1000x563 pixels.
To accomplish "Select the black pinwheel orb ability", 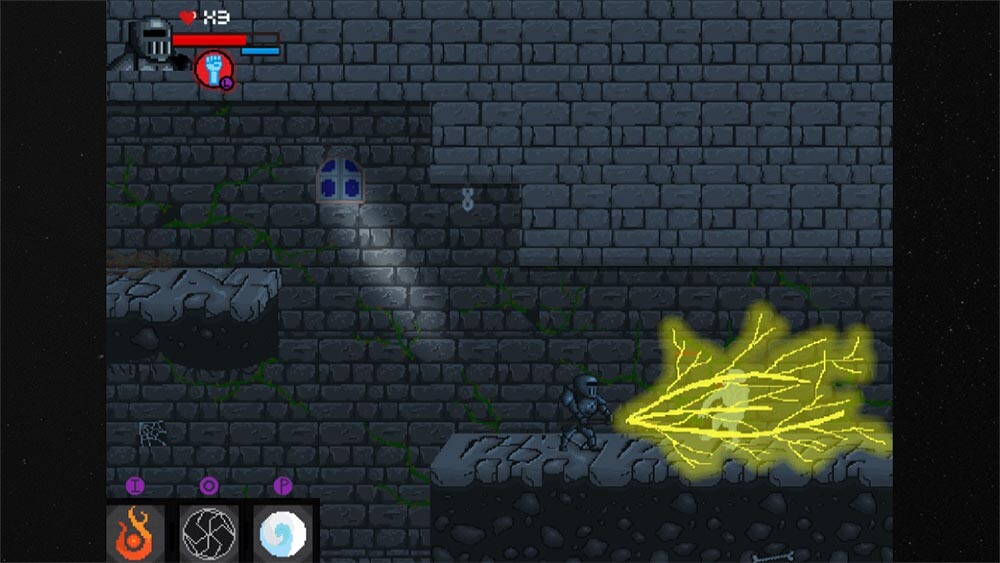I will coord(209,532).
